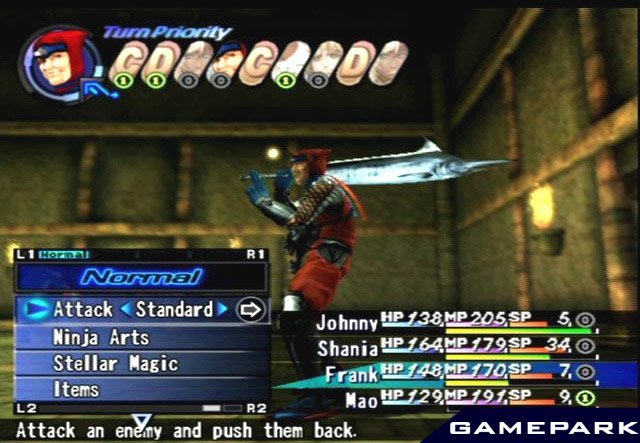Select Shania in the party list

point(347,348)
